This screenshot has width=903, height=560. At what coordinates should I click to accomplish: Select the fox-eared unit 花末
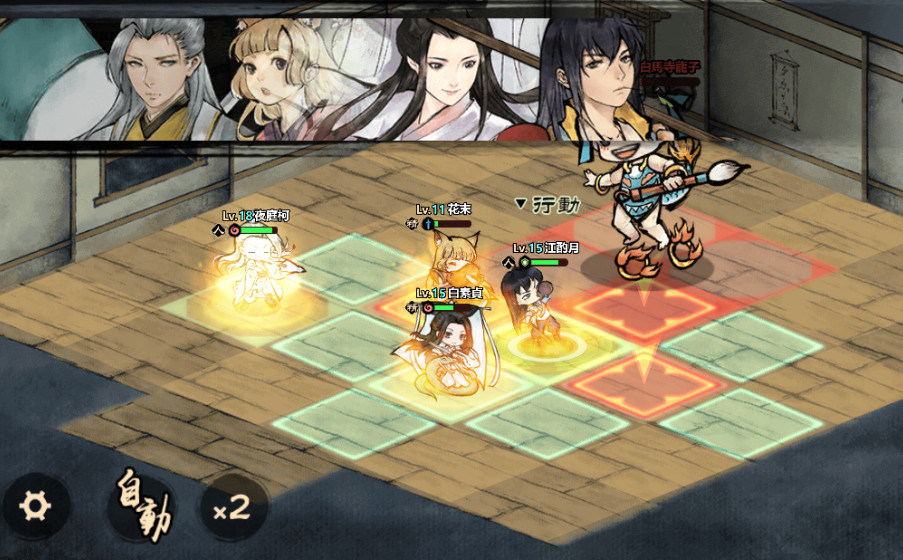453,262
